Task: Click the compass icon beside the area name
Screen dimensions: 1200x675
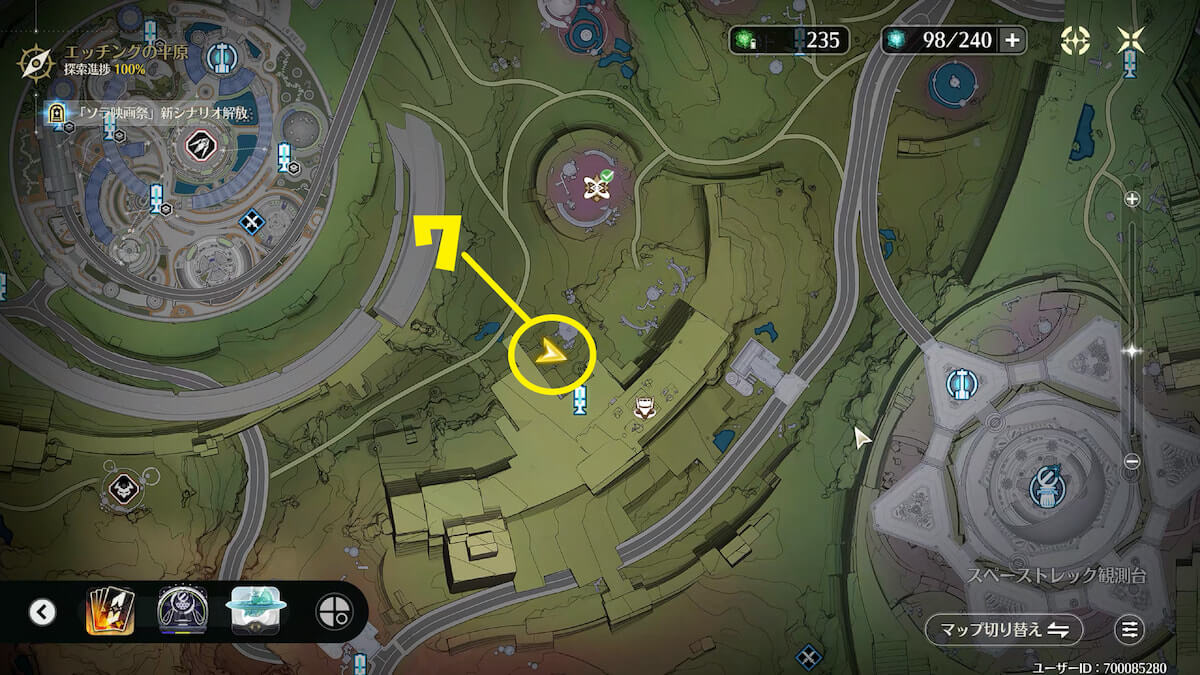Action: tap(36, 62)
